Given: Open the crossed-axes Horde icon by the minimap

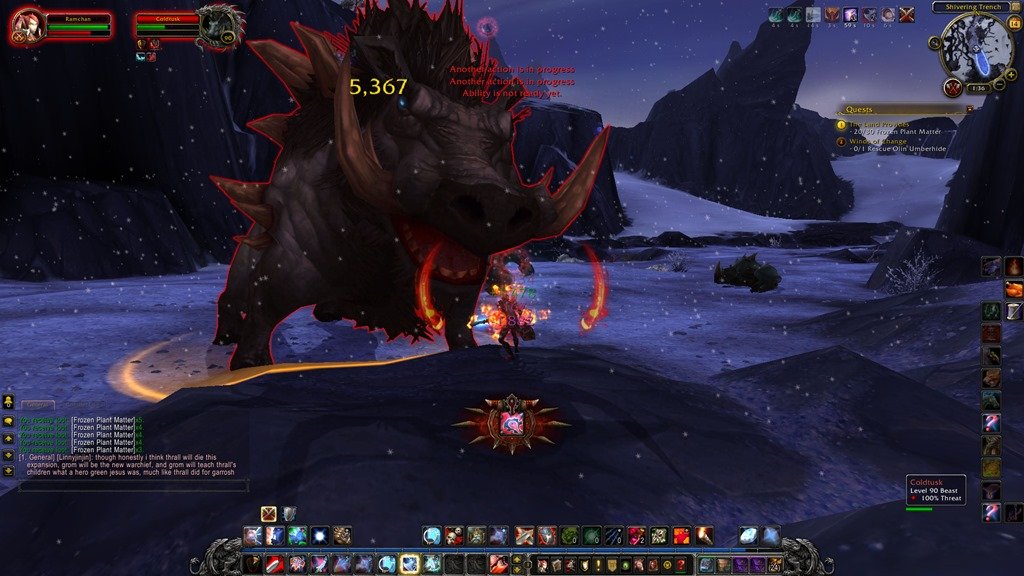Looking at the screenshot, I should coord(952,87).
